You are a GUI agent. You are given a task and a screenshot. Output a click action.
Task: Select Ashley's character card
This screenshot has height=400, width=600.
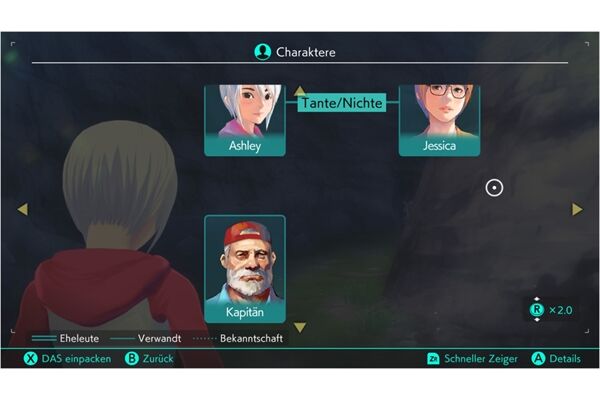click(245, 120)
